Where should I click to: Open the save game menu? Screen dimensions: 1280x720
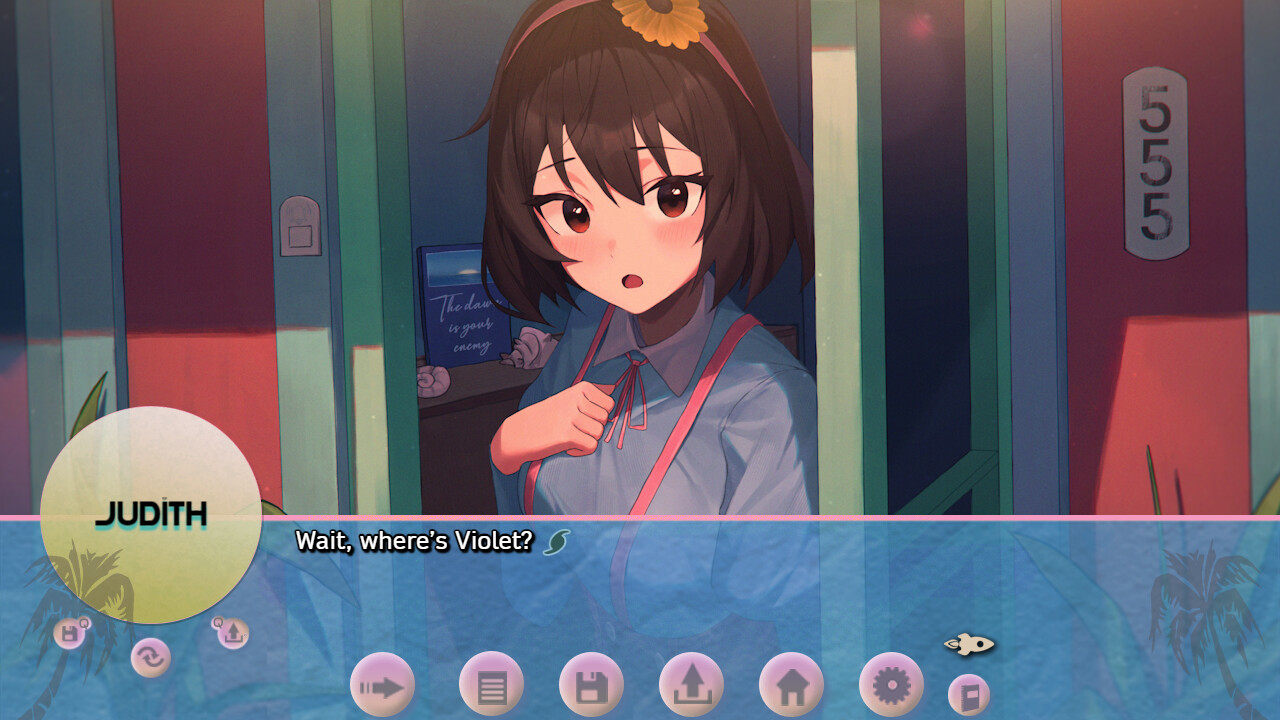[x=591, y=685]
